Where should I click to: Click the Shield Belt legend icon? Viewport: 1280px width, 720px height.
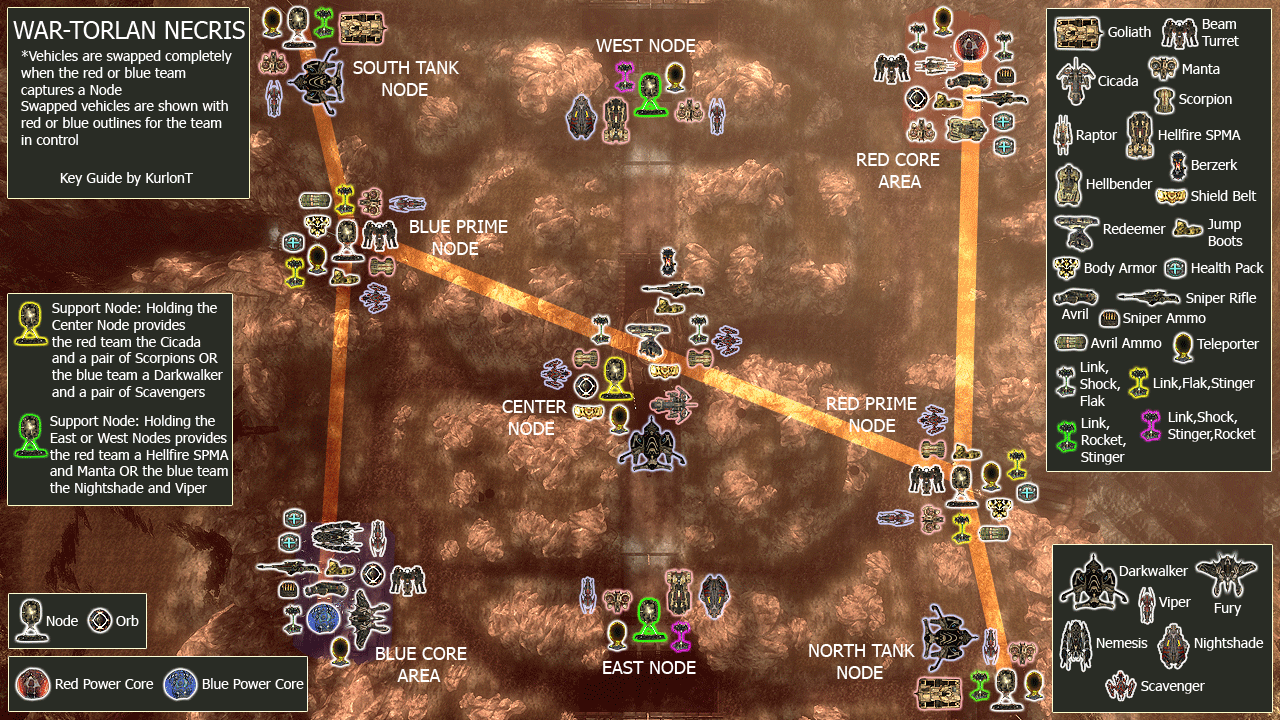click(1170, 196)
